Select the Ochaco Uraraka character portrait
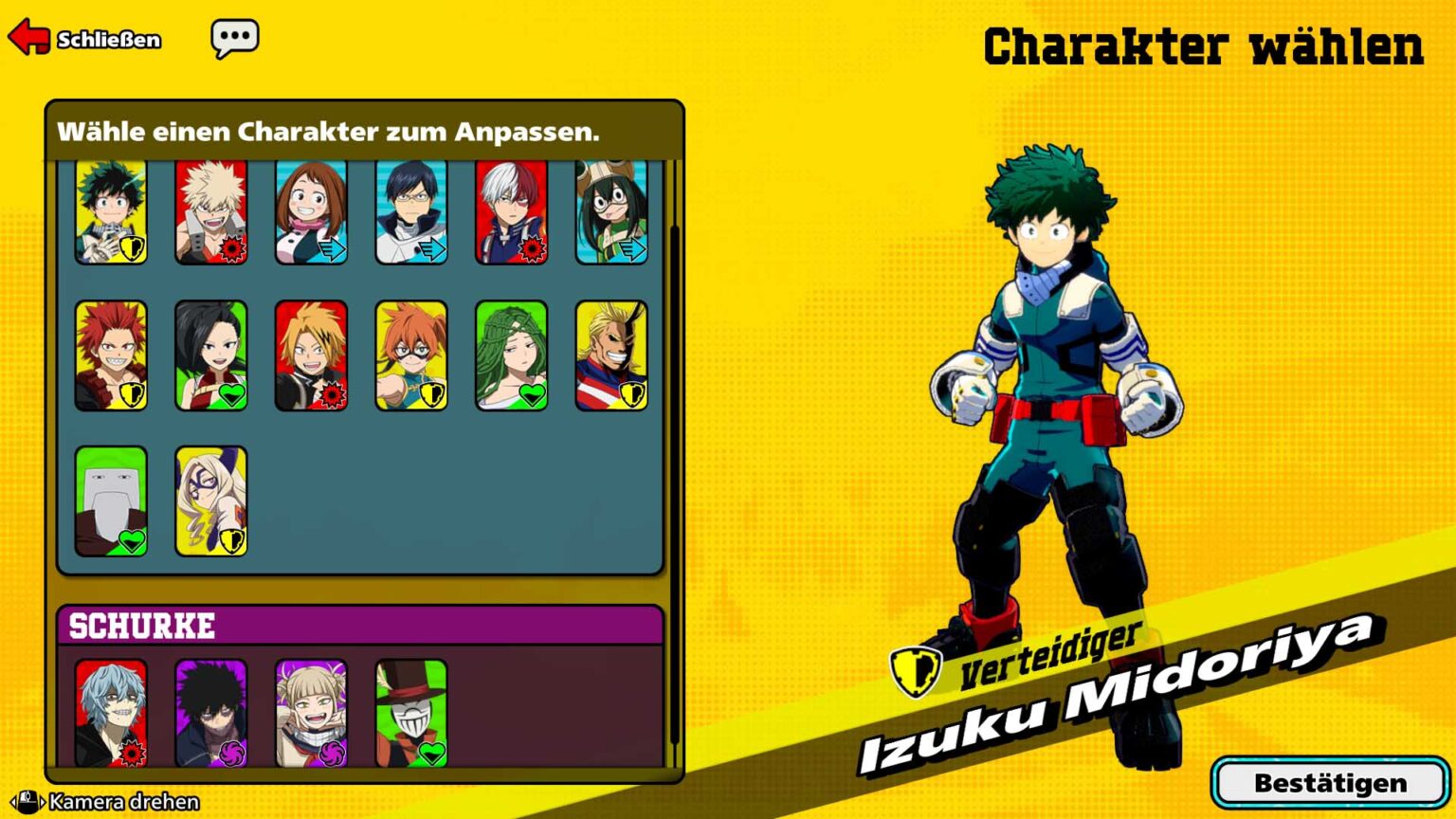The image size is (1456, 819). coord(312,212)
